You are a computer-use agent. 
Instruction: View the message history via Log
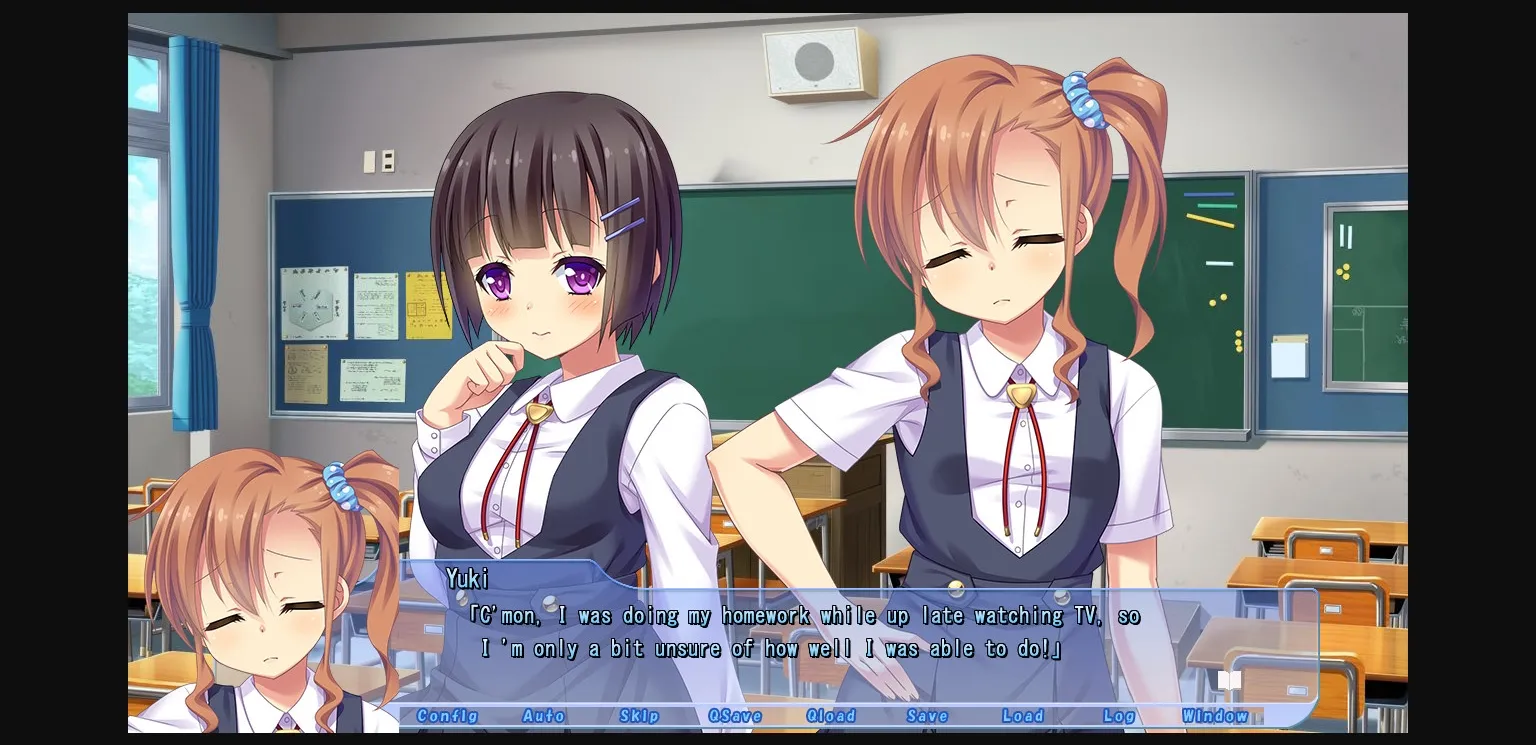point(1118,716)
